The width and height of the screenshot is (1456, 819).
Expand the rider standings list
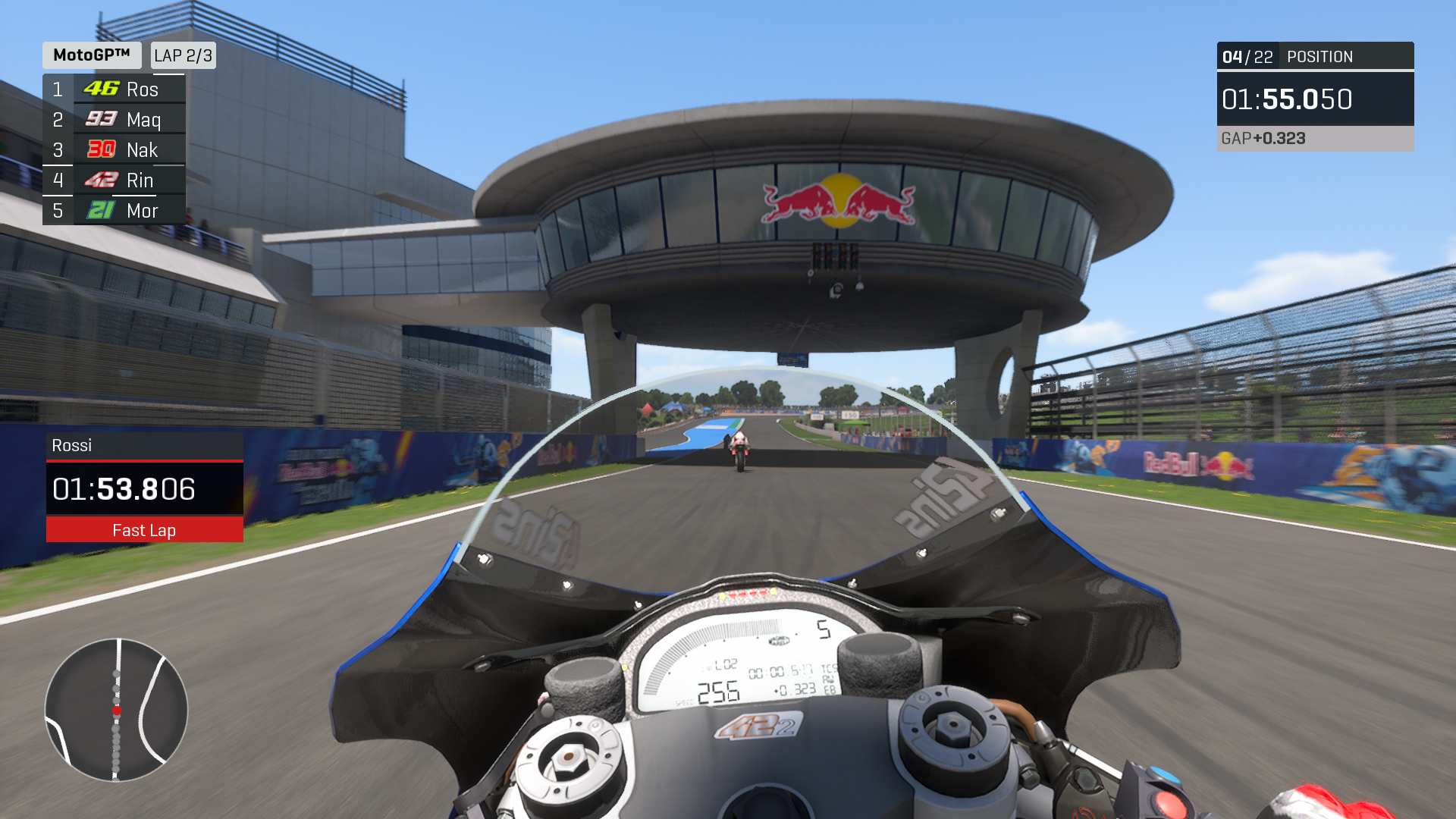click(114, 149)
